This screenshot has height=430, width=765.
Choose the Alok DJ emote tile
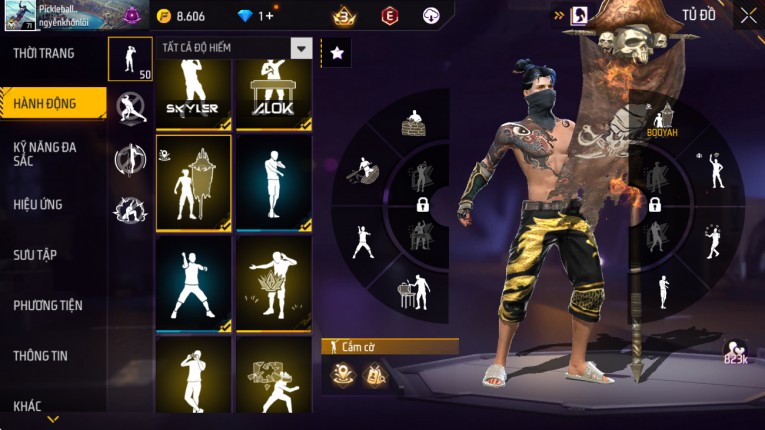click(x=273, y=94)
